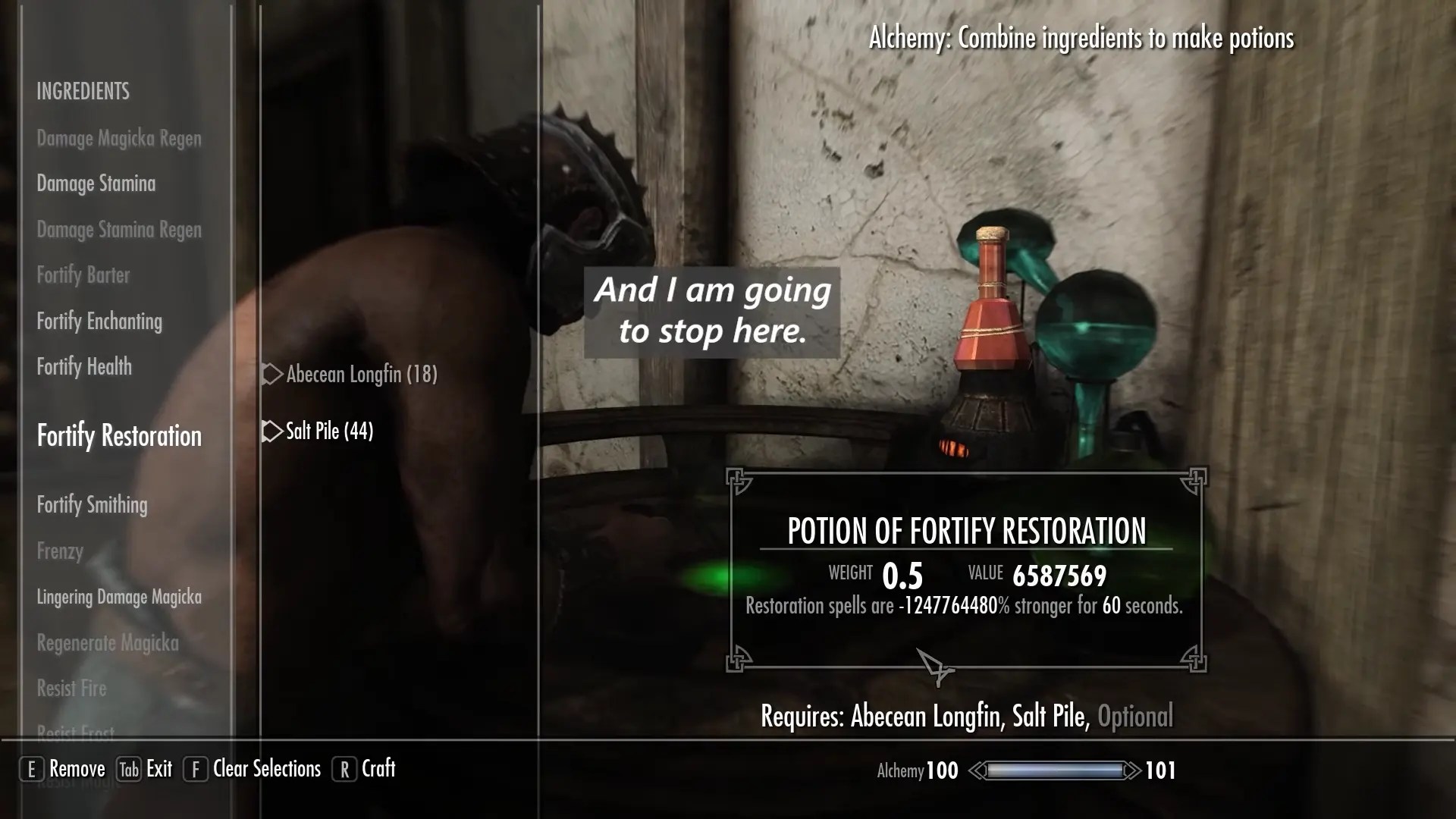Image resolution: width=1456 pixels, height=819 pixels.
Task: Select the Frenzy effect
Action: point(60,551)
